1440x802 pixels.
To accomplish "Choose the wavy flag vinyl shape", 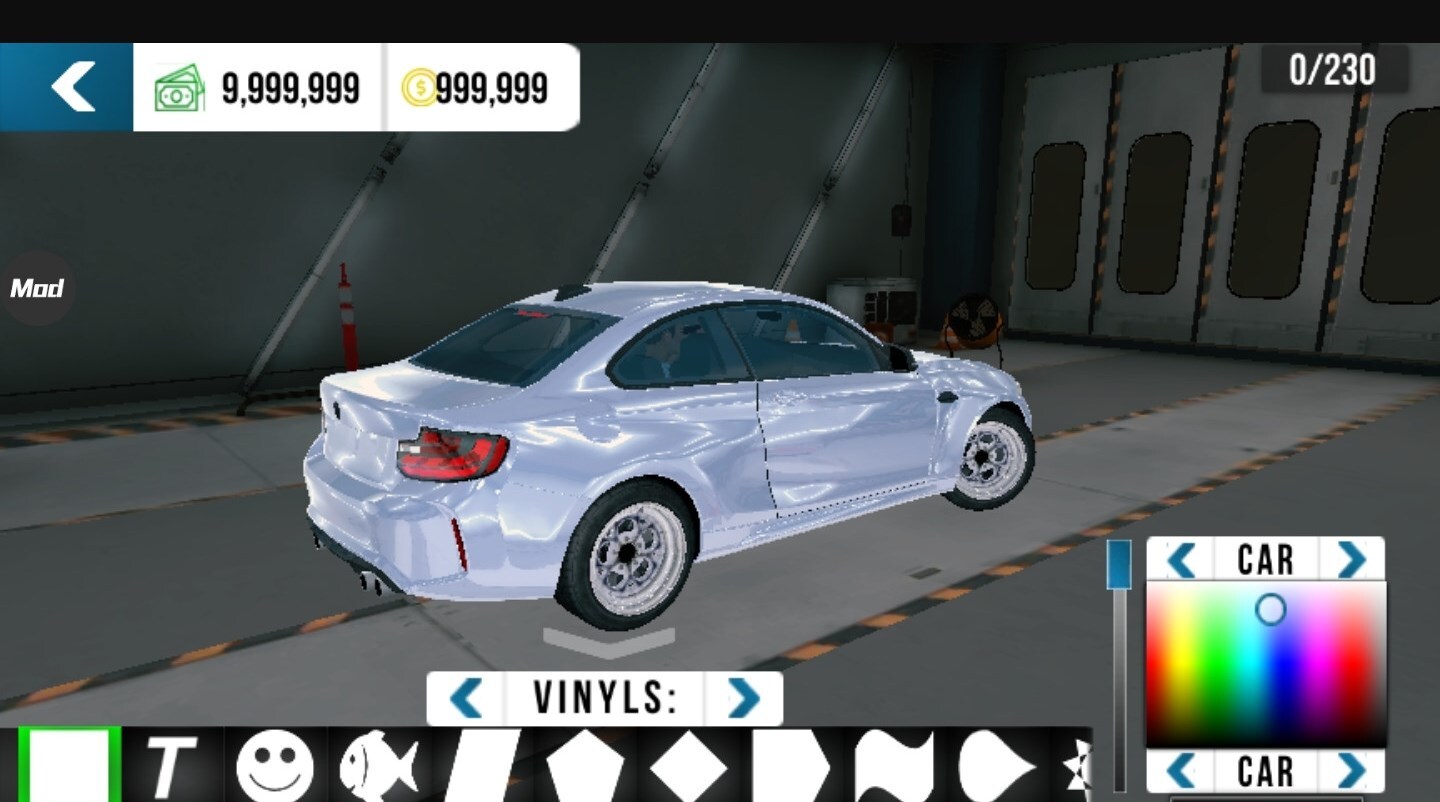I will [893, 768].
